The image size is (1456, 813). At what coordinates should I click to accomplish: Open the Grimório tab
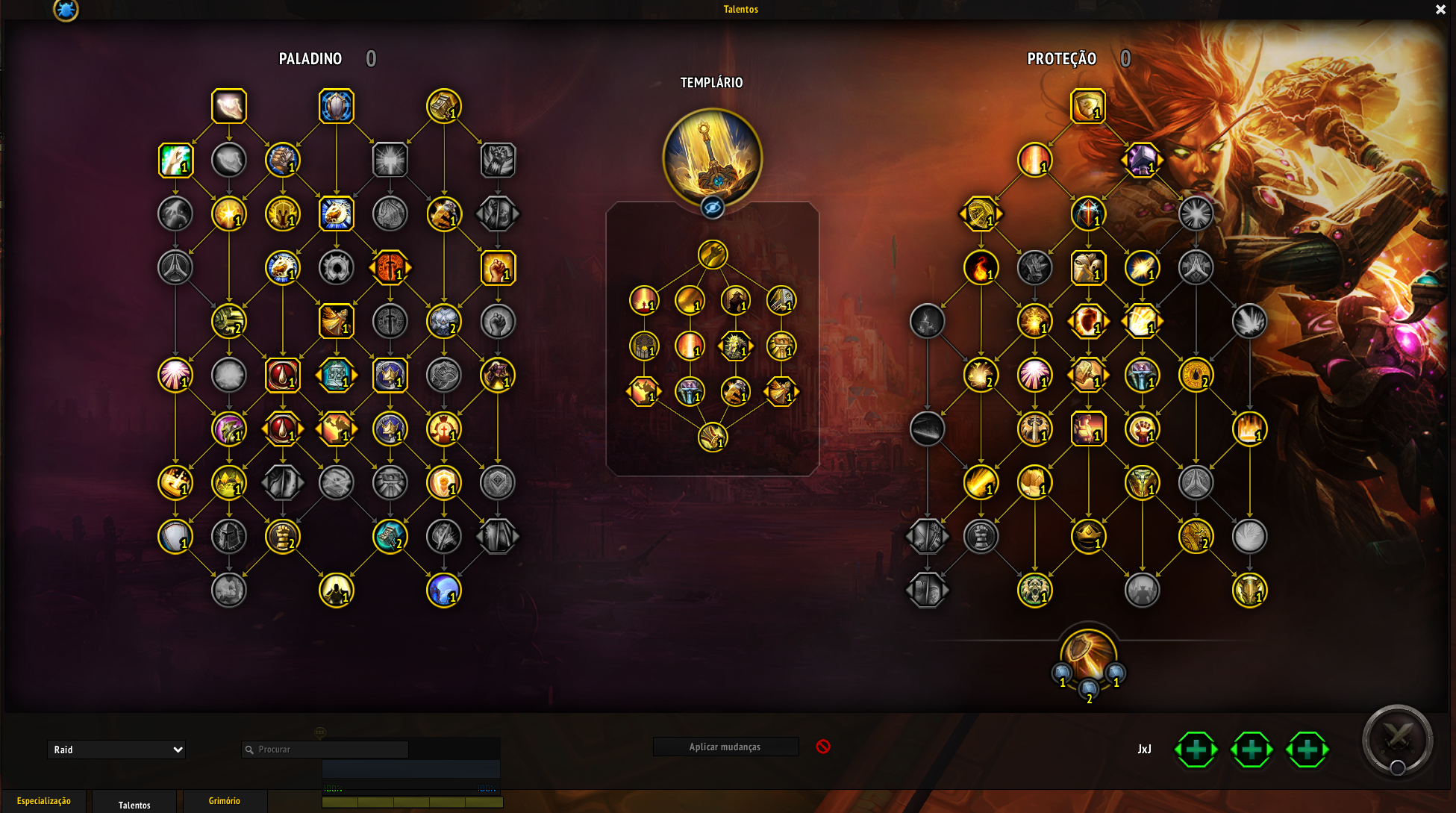click(224, 801)
